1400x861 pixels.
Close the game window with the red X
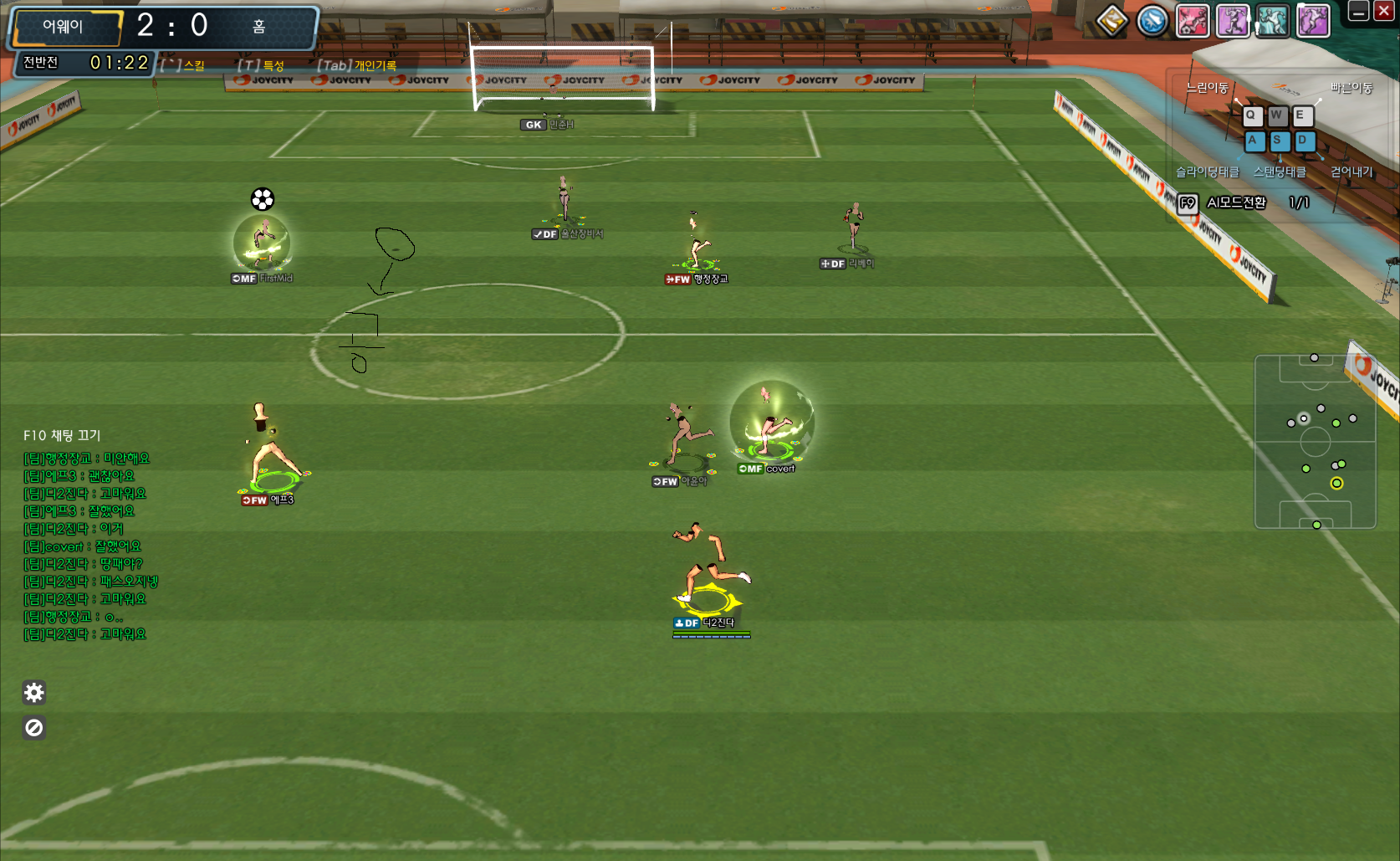(1383, 12)
